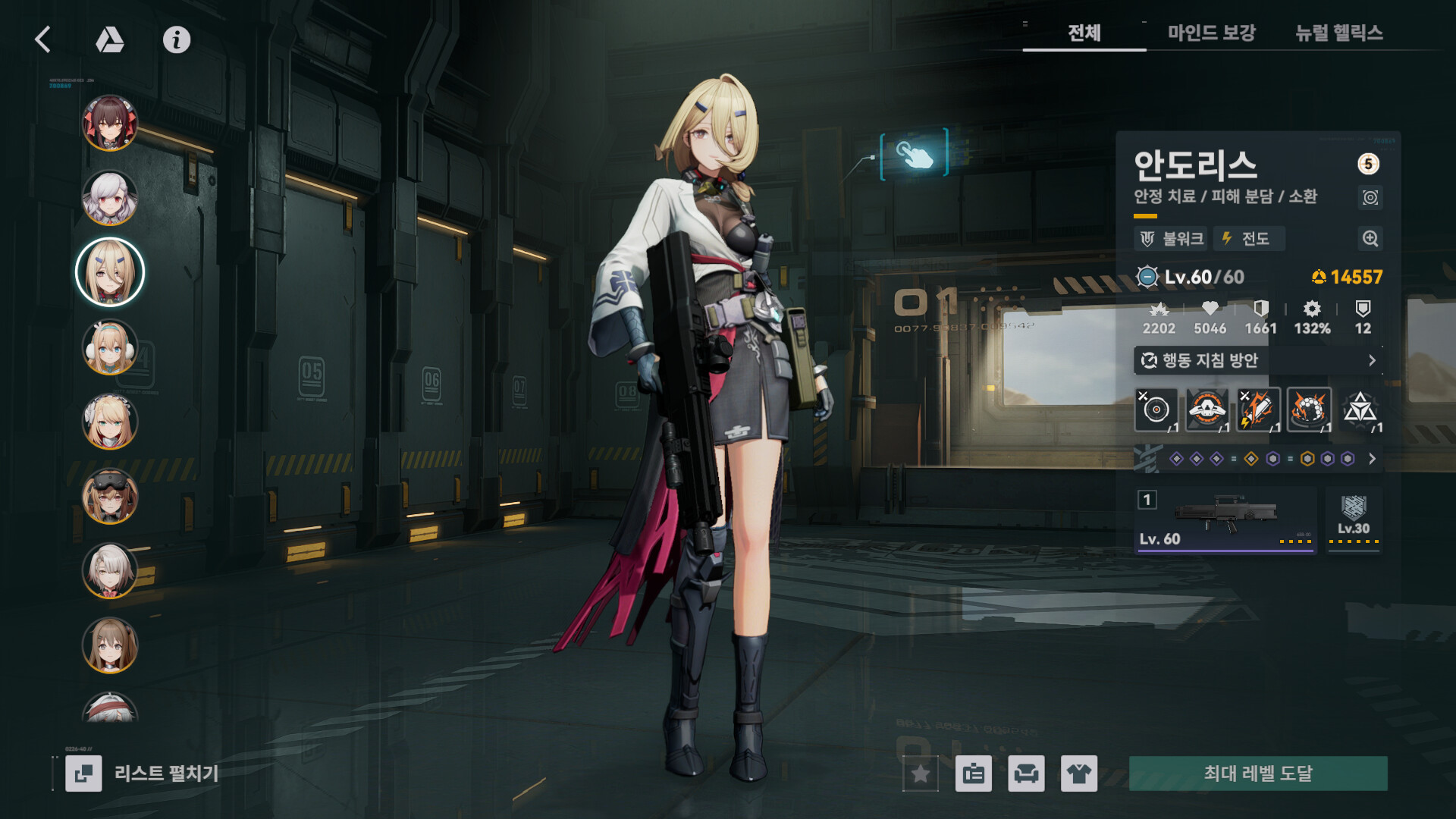Switch to the 마인드 보강 tab
The width and height of the screenshot is (1456, 819).
(1211, 33)
